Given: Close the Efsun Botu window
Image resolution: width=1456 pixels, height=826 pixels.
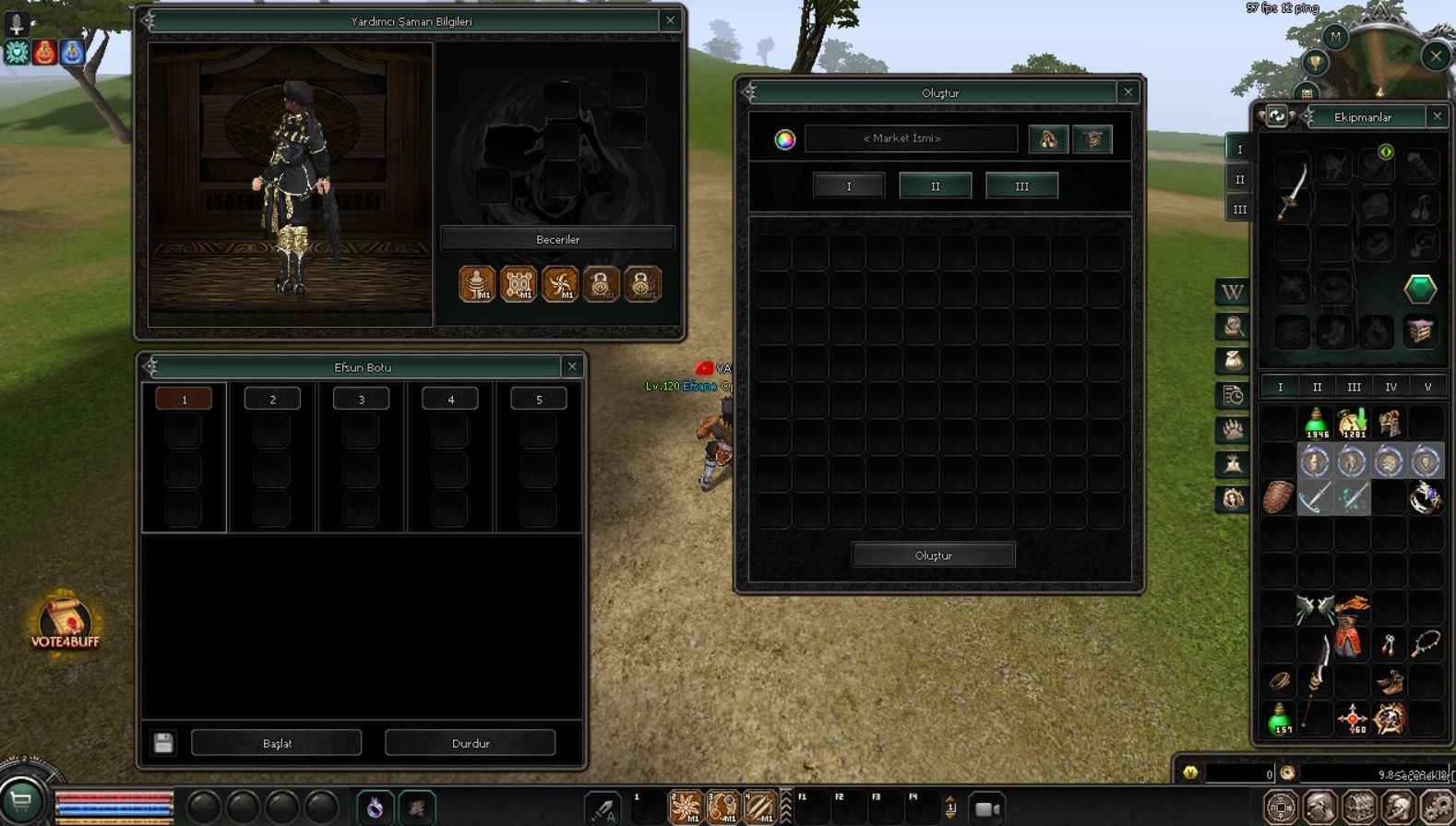Looking at the screenshot, I should pos(572,366).
